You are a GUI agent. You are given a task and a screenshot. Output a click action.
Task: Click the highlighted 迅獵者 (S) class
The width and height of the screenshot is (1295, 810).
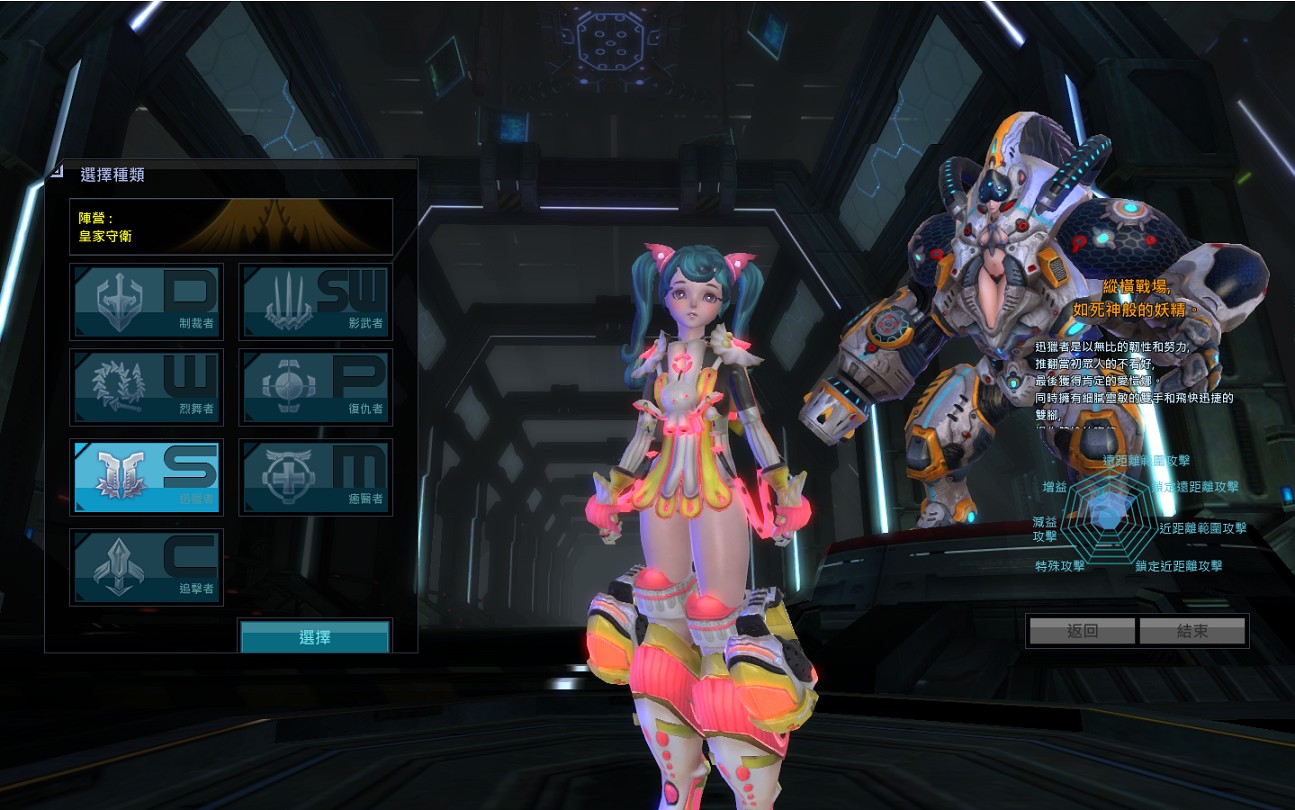pos(146,476)
